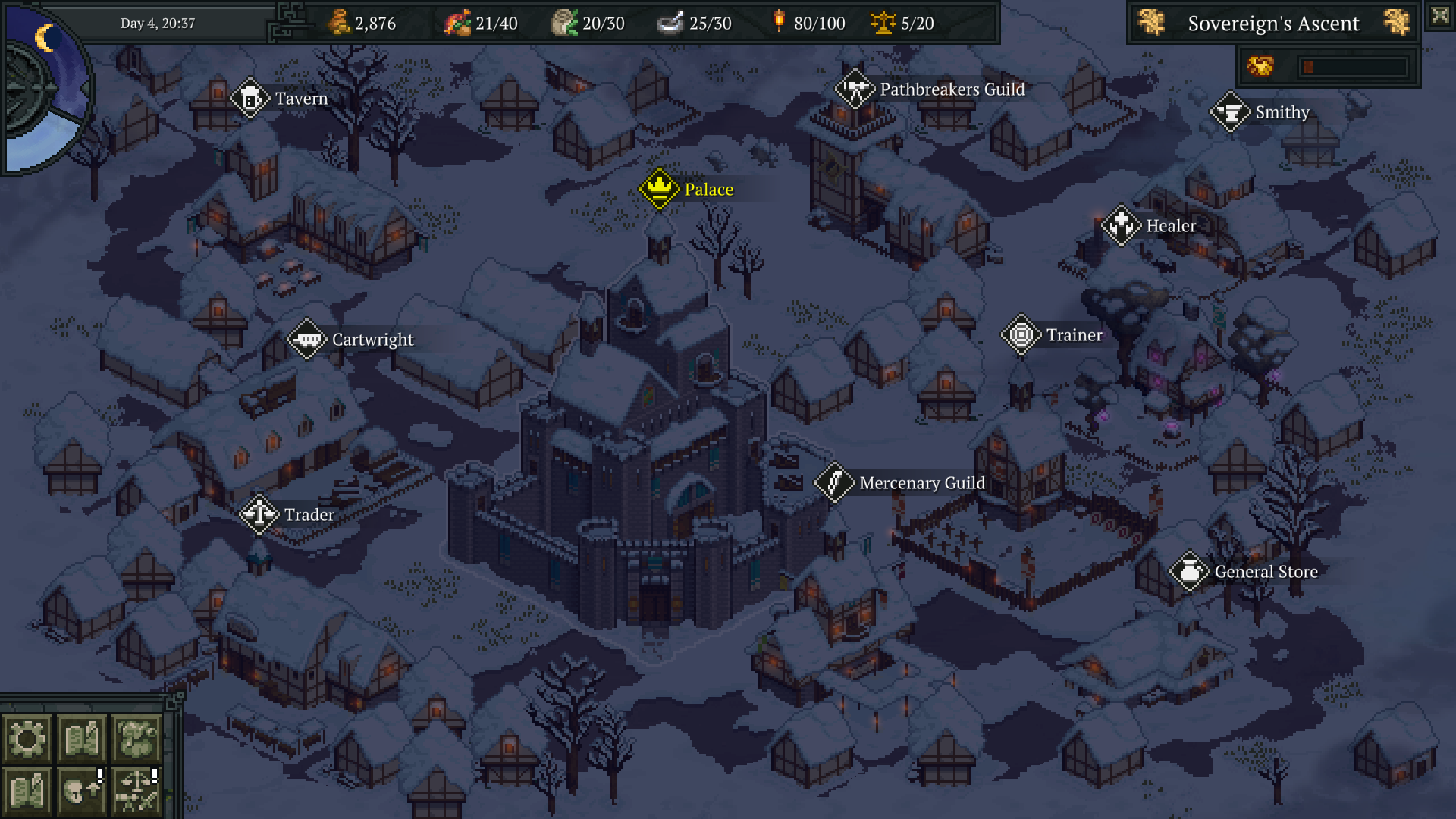Click the skull with arrow icon

pyautogui.click(x=81, y=791)
